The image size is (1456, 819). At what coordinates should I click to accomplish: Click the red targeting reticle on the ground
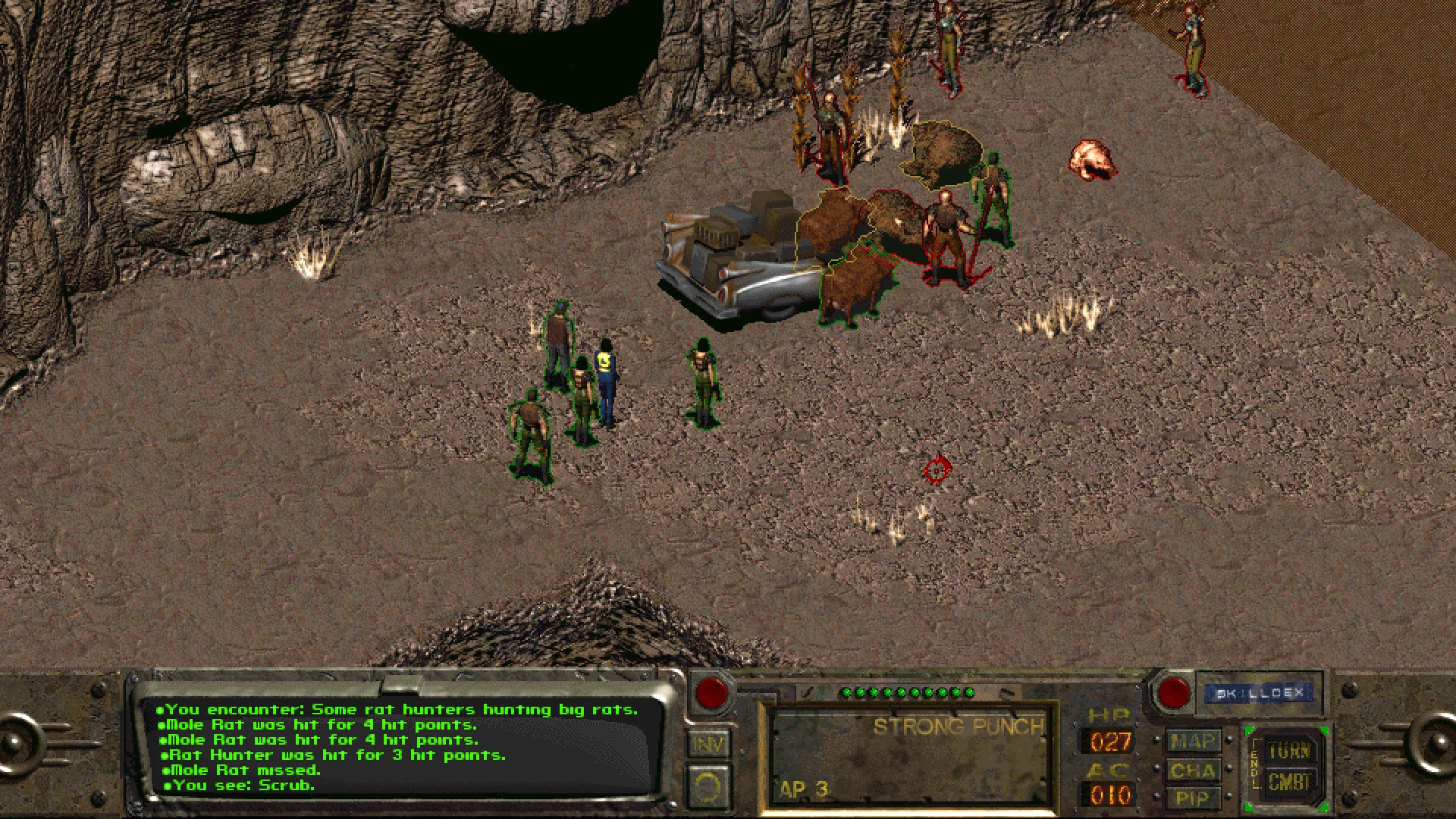click(935, 470)
